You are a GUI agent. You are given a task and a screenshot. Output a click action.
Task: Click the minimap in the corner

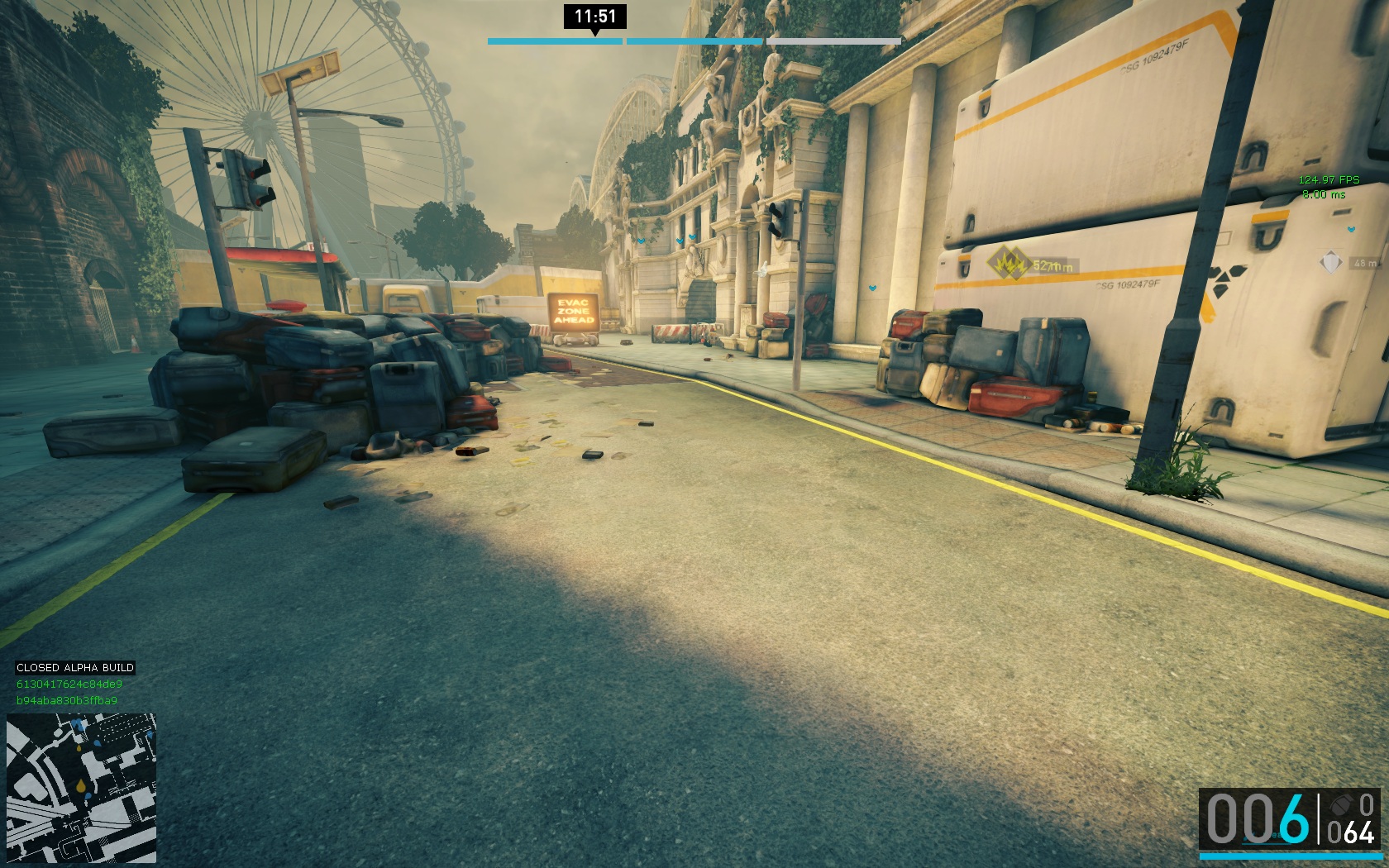(81, 789)
